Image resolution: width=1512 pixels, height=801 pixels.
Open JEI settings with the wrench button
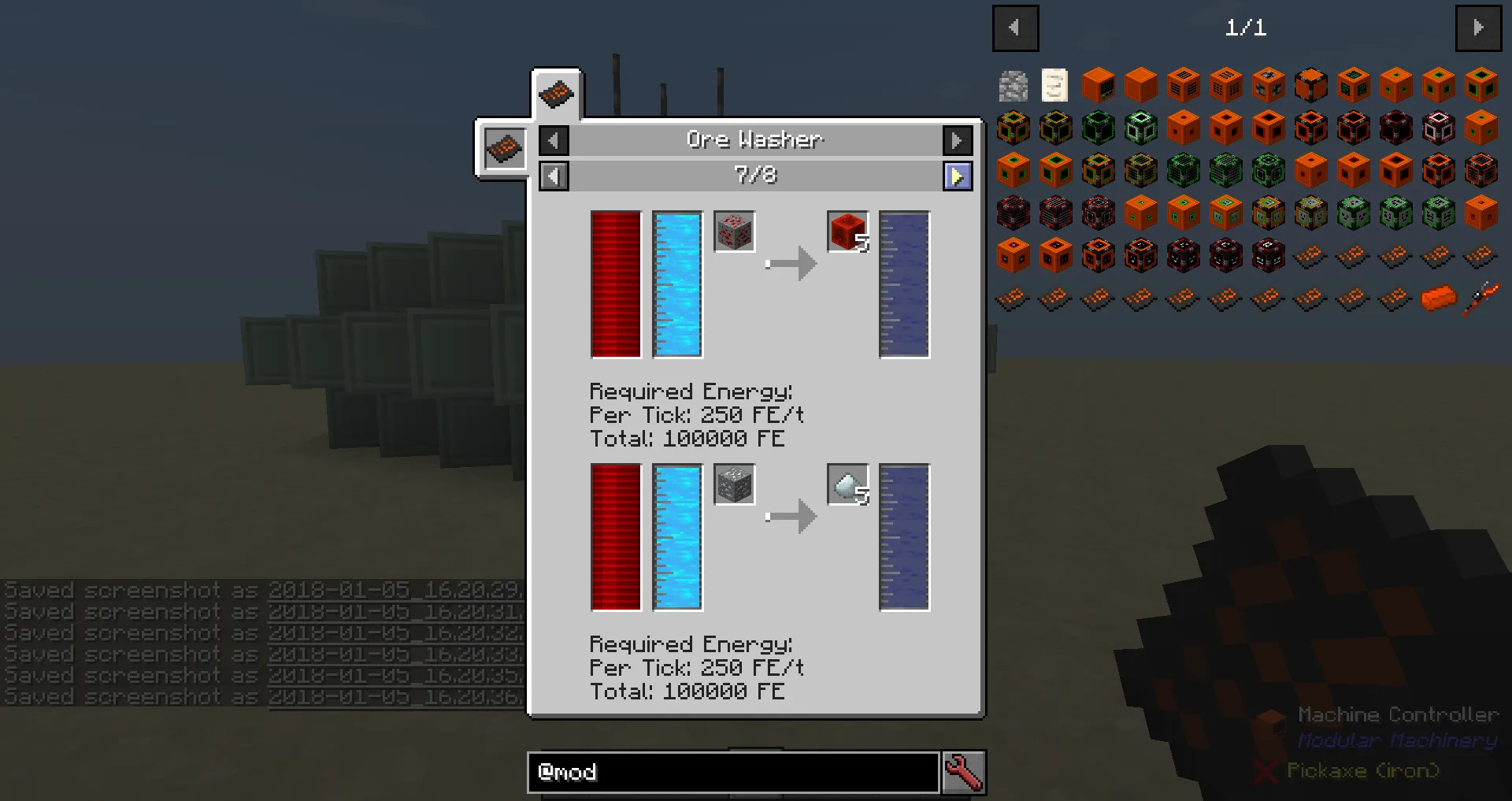point(964,773)
